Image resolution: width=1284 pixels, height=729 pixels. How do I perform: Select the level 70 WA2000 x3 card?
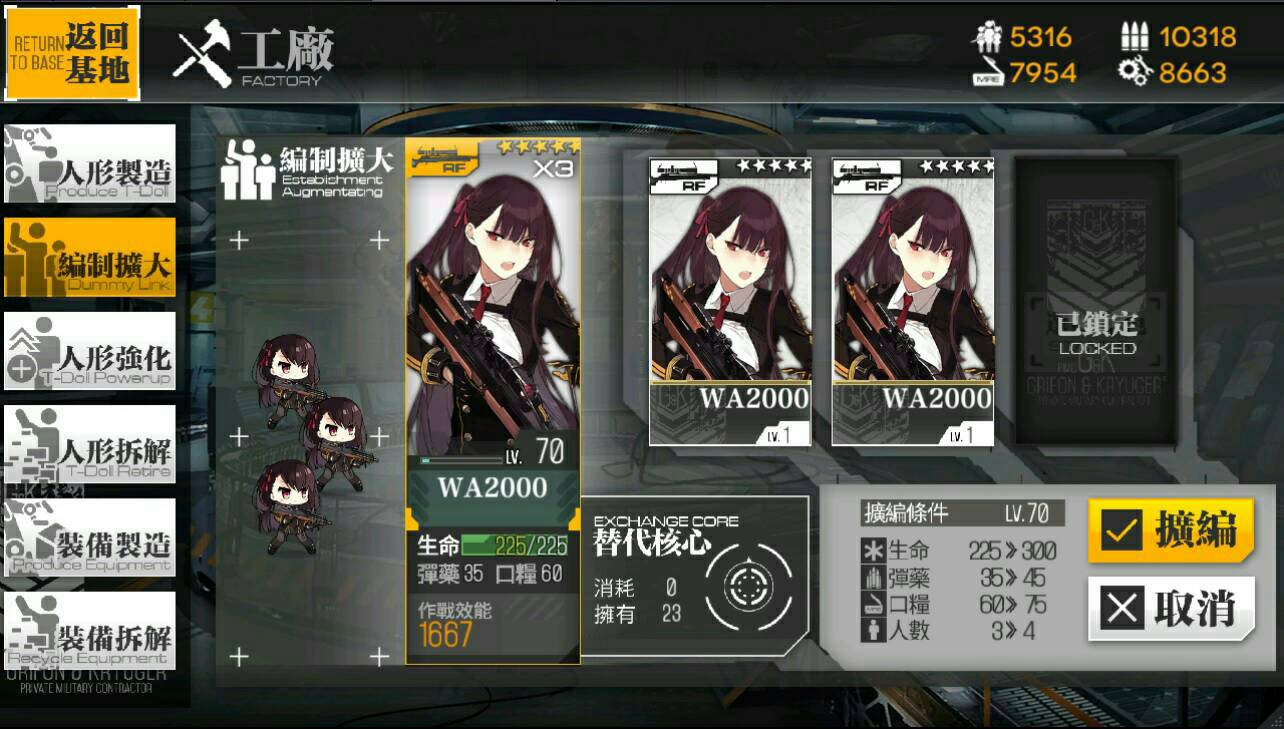(x=493, y=400)
